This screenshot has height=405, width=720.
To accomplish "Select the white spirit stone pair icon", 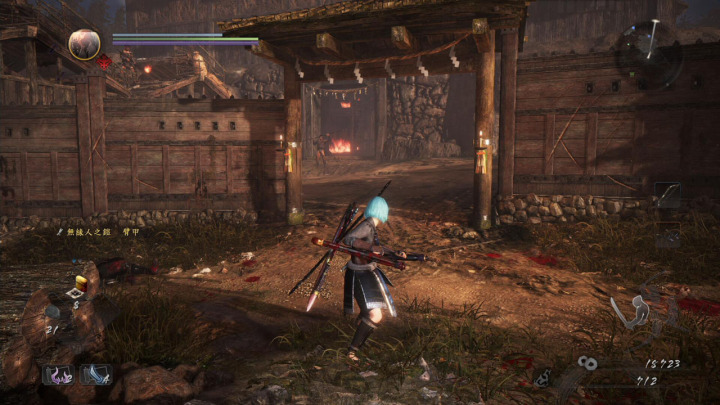I will coord(587,364).
